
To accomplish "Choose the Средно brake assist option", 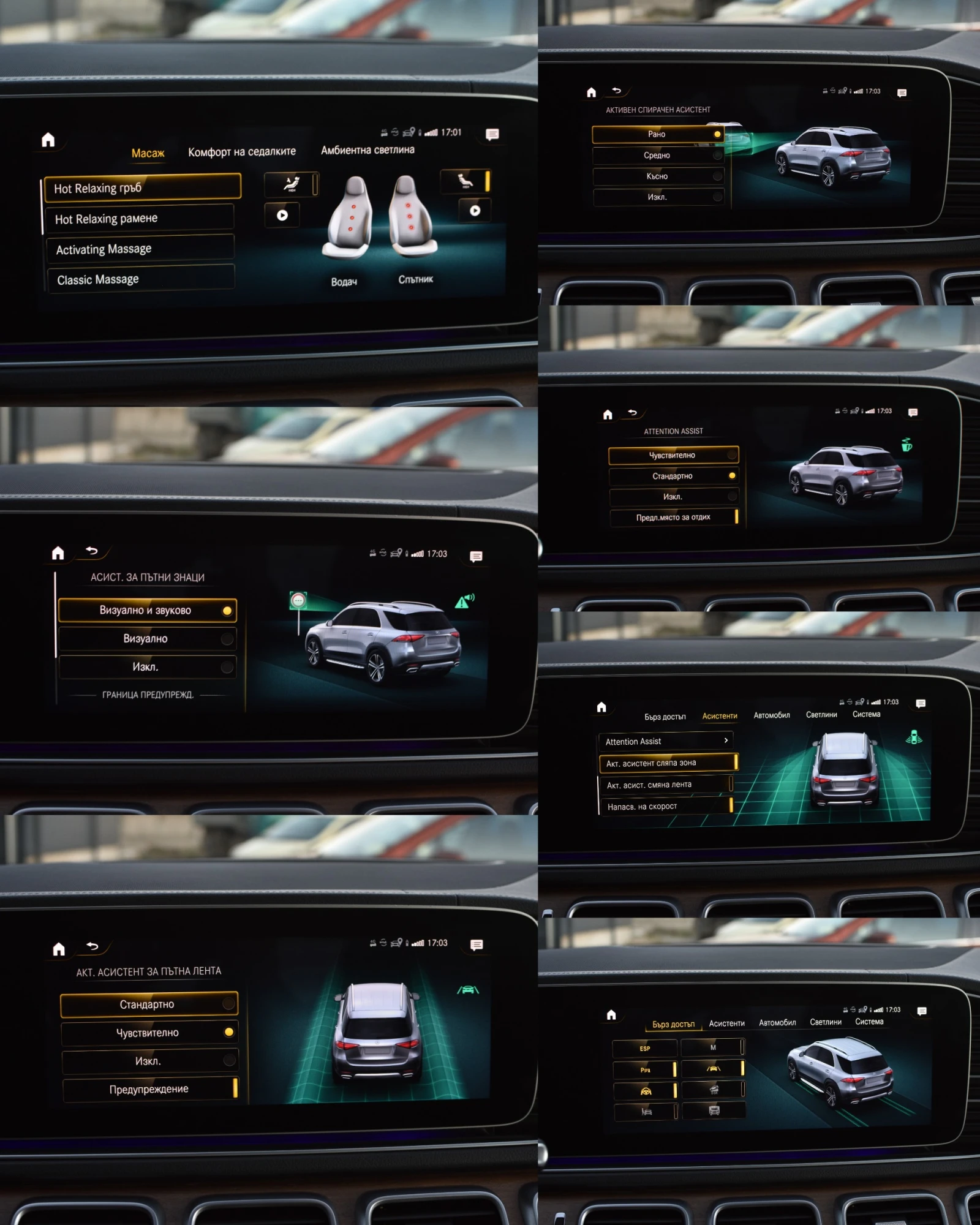I will coord(657,156).
